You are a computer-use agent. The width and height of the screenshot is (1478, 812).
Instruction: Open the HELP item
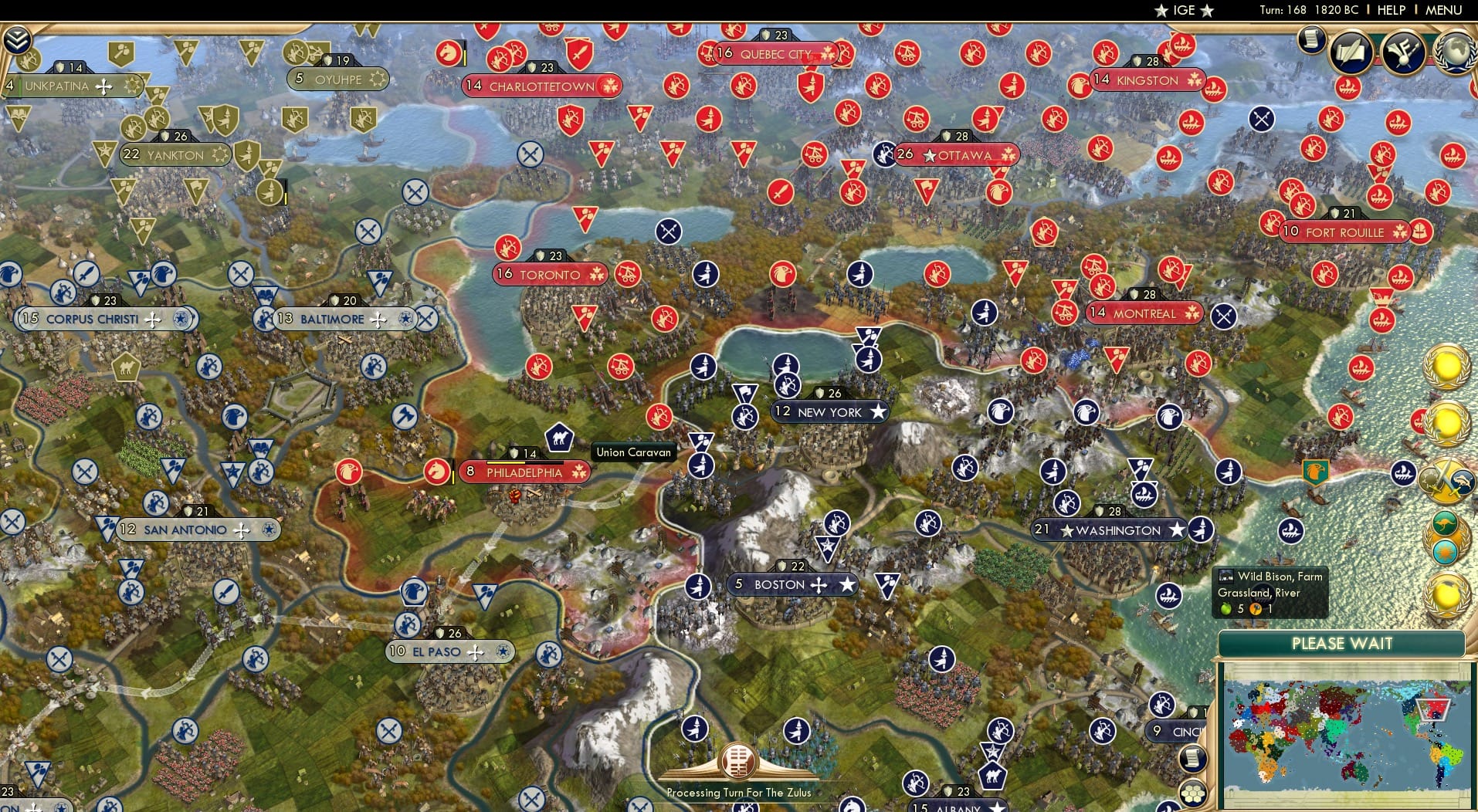1390,10
